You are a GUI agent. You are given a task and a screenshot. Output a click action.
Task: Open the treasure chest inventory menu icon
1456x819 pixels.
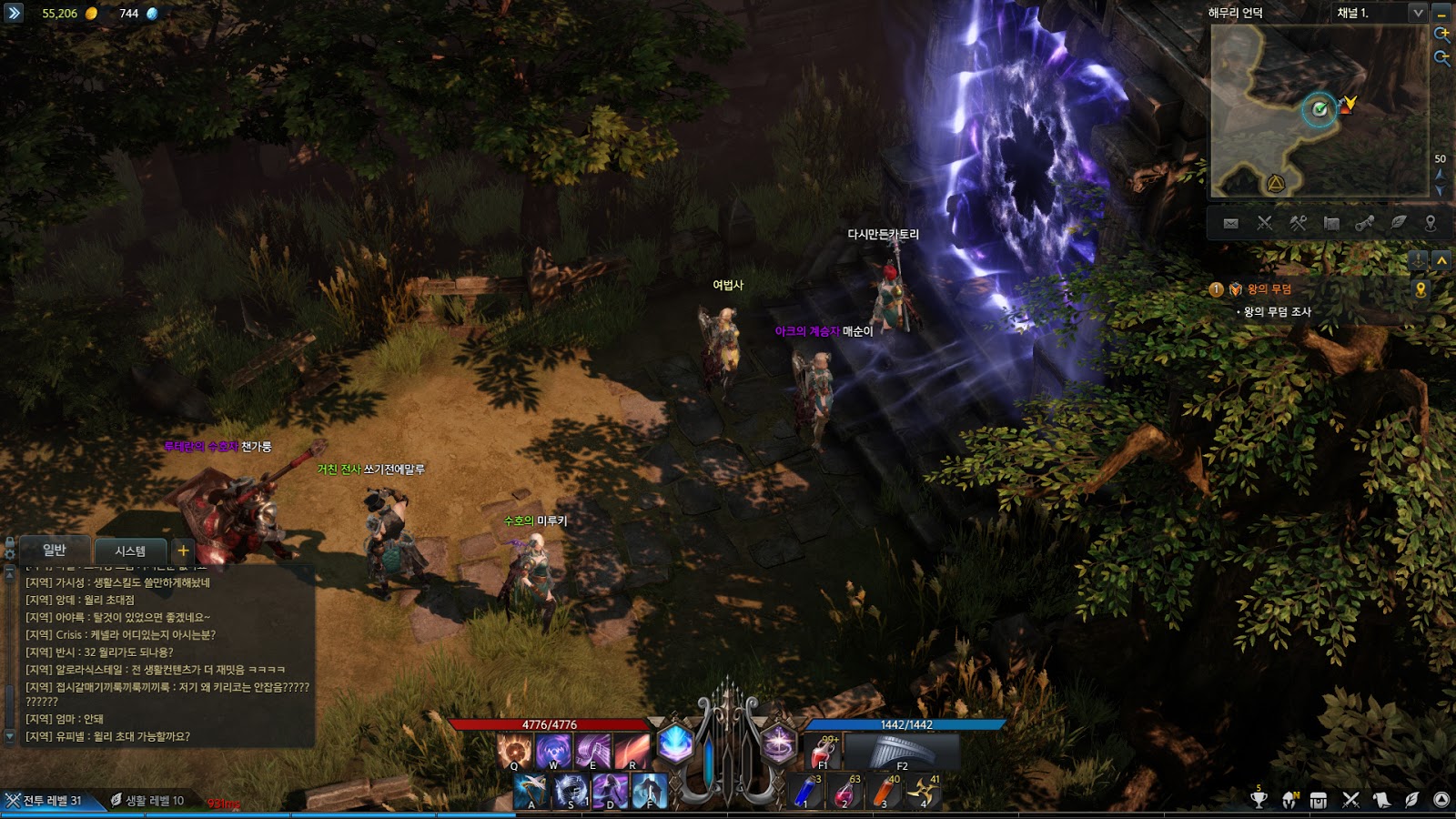click(x=1319, y=800)
